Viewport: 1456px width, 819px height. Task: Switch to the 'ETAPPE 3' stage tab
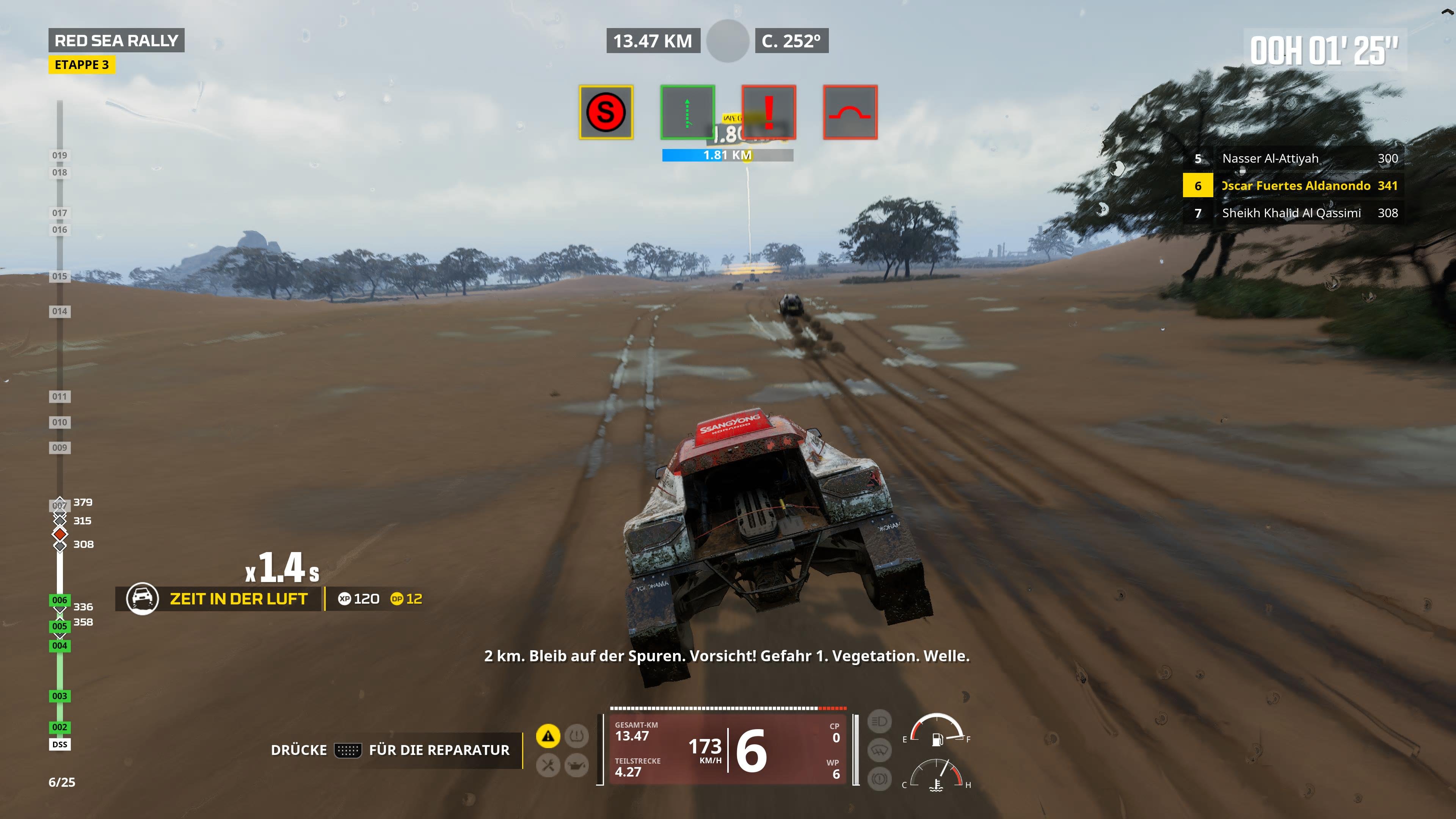pyautogui.click(x=83, y=64)
